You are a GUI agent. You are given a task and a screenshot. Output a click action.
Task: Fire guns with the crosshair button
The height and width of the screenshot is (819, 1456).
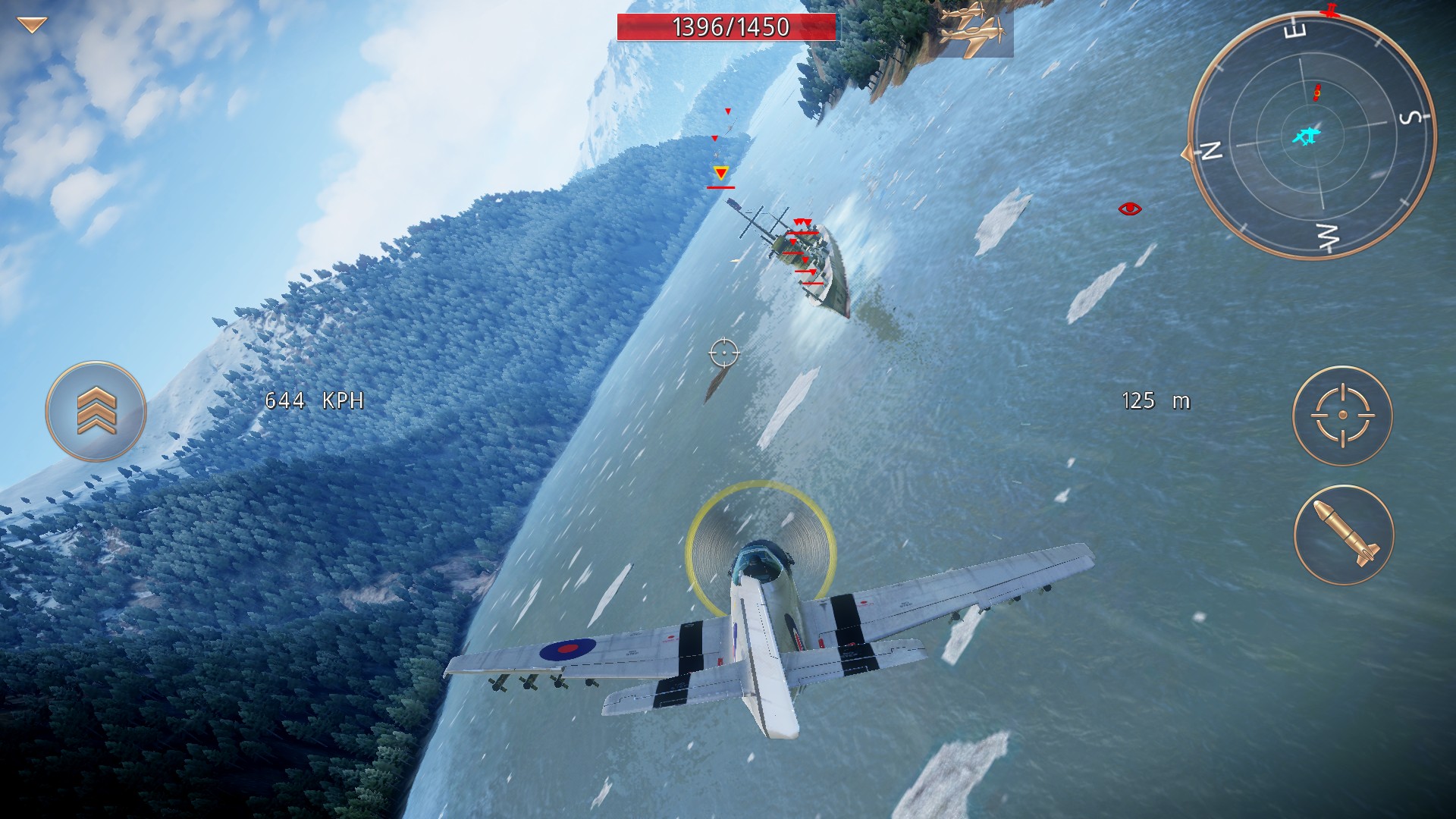point(1342,416)
